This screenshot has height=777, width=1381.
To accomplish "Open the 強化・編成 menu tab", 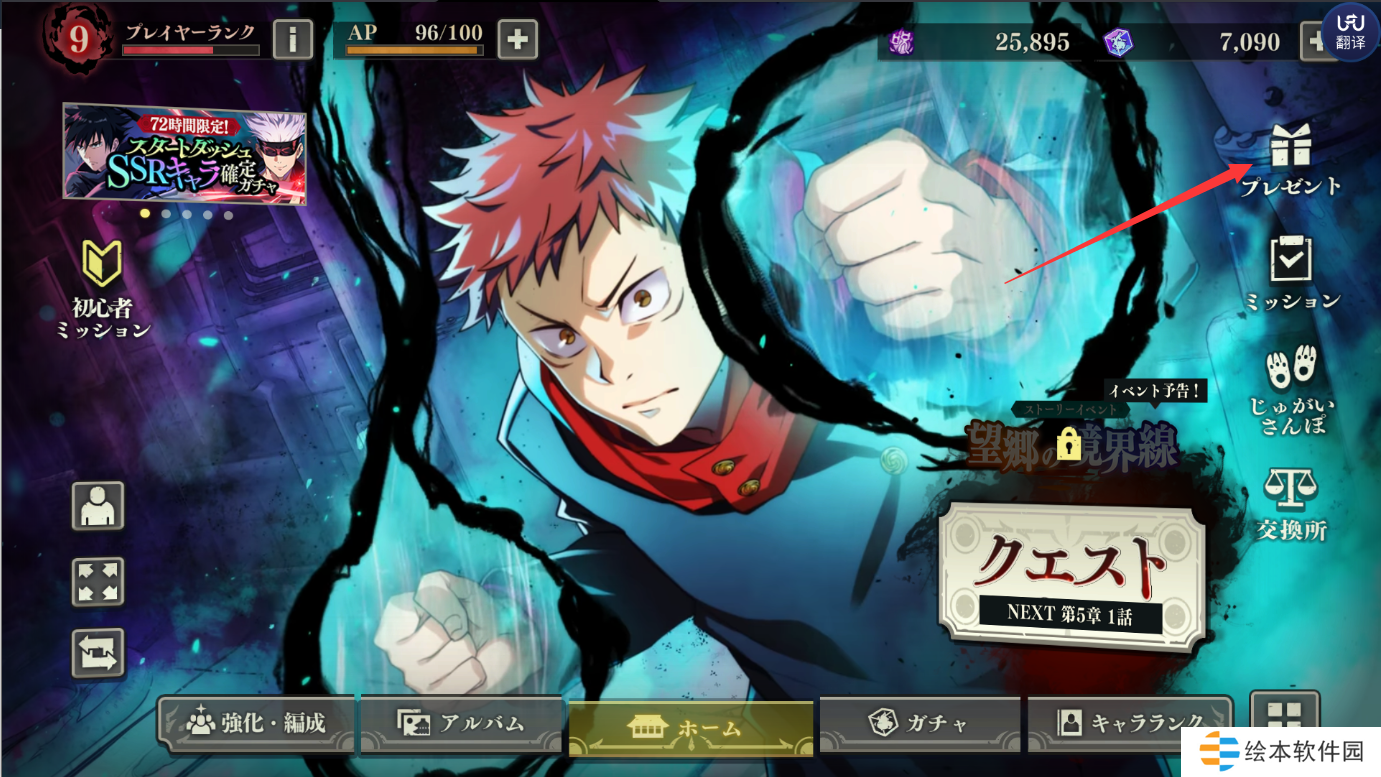I will point(257,723).
